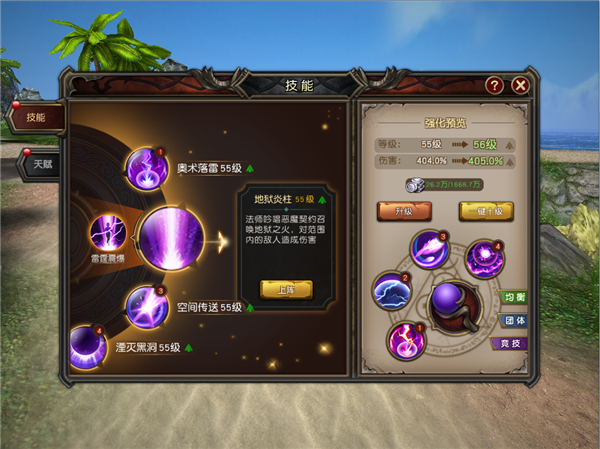Click the 一键十级 ten-level upgrade button

[485, 211]
